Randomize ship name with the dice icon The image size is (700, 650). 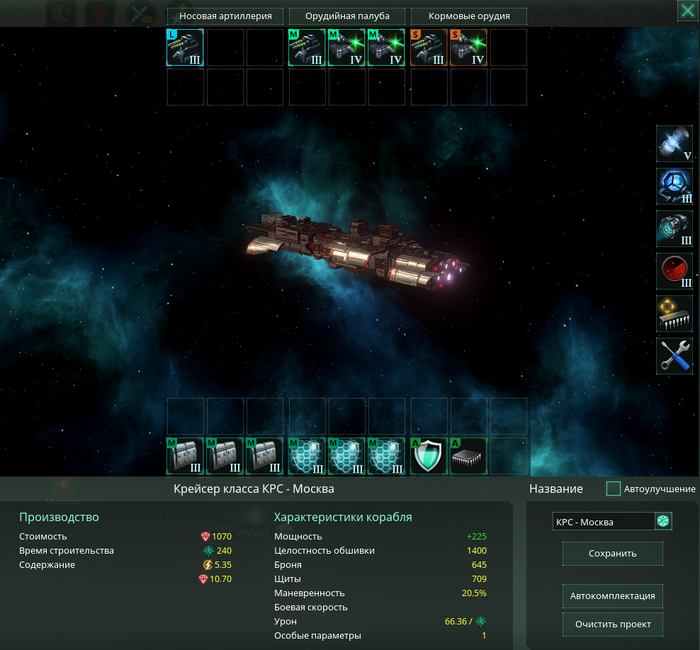[662, 522]
